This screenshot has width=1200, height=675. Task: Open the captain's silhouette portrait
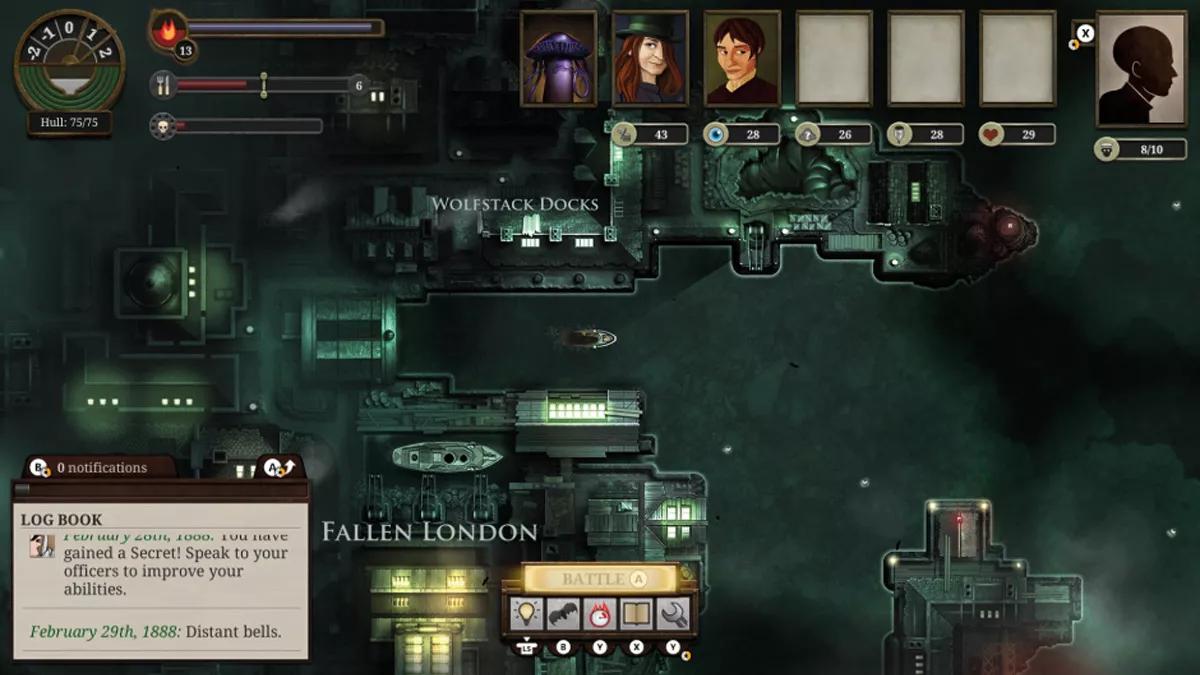[x=1141, y=68]
